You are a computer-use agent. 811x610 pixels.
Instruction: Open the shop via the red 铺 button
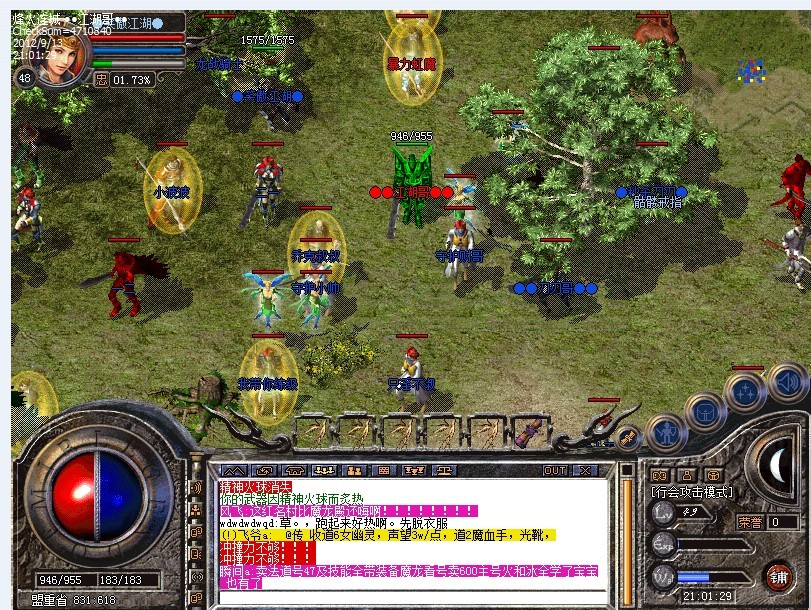777,576
